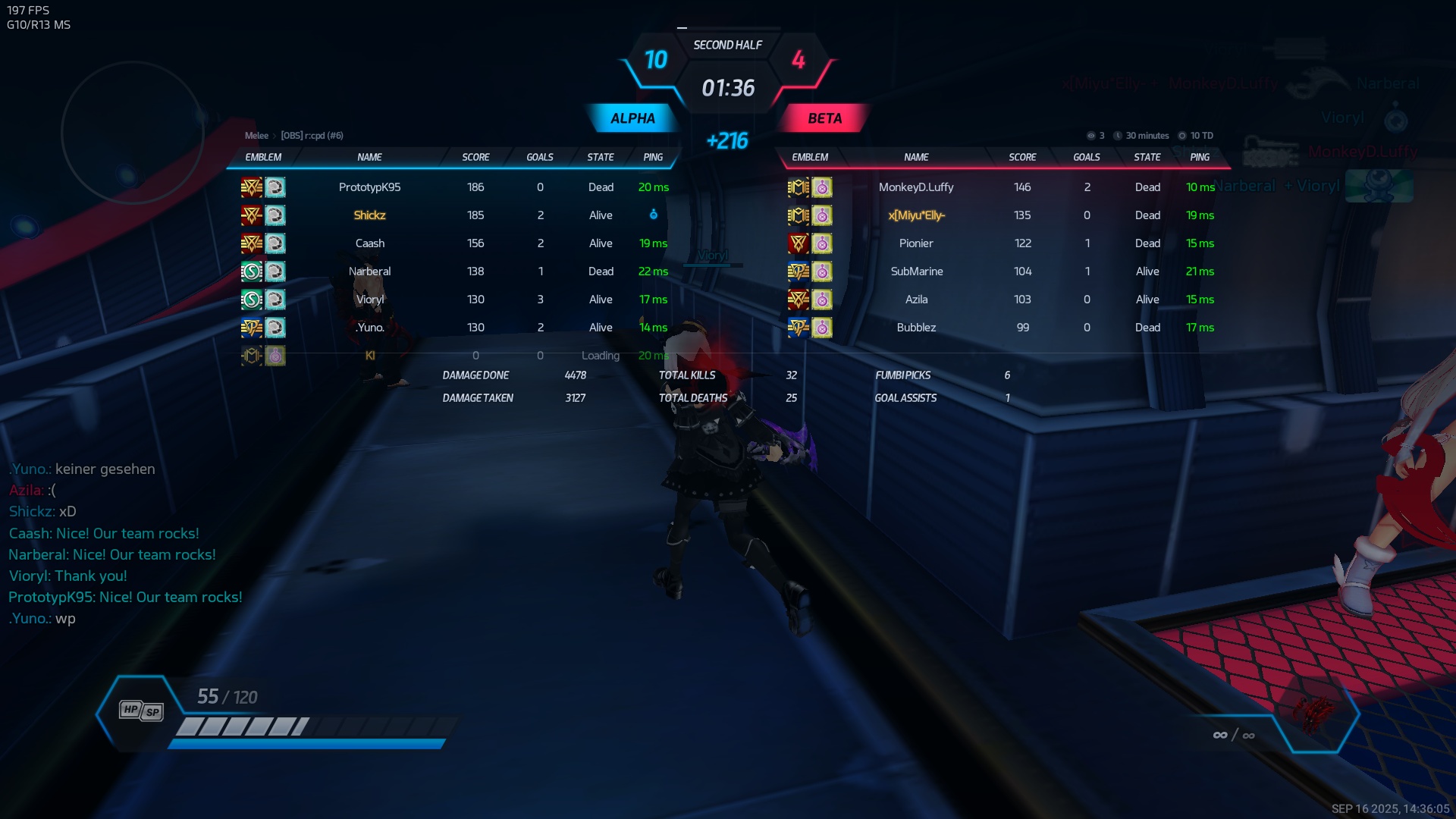Click the ALPHA team banner
This screenshot has width=1456, height=819.
tap(632, 118)
